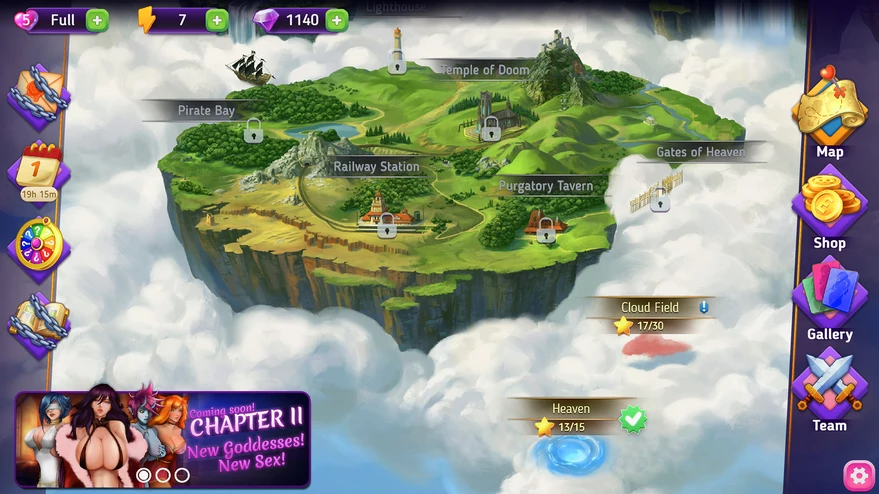
Task: Open the Map menu
Action: pos(829,112)
